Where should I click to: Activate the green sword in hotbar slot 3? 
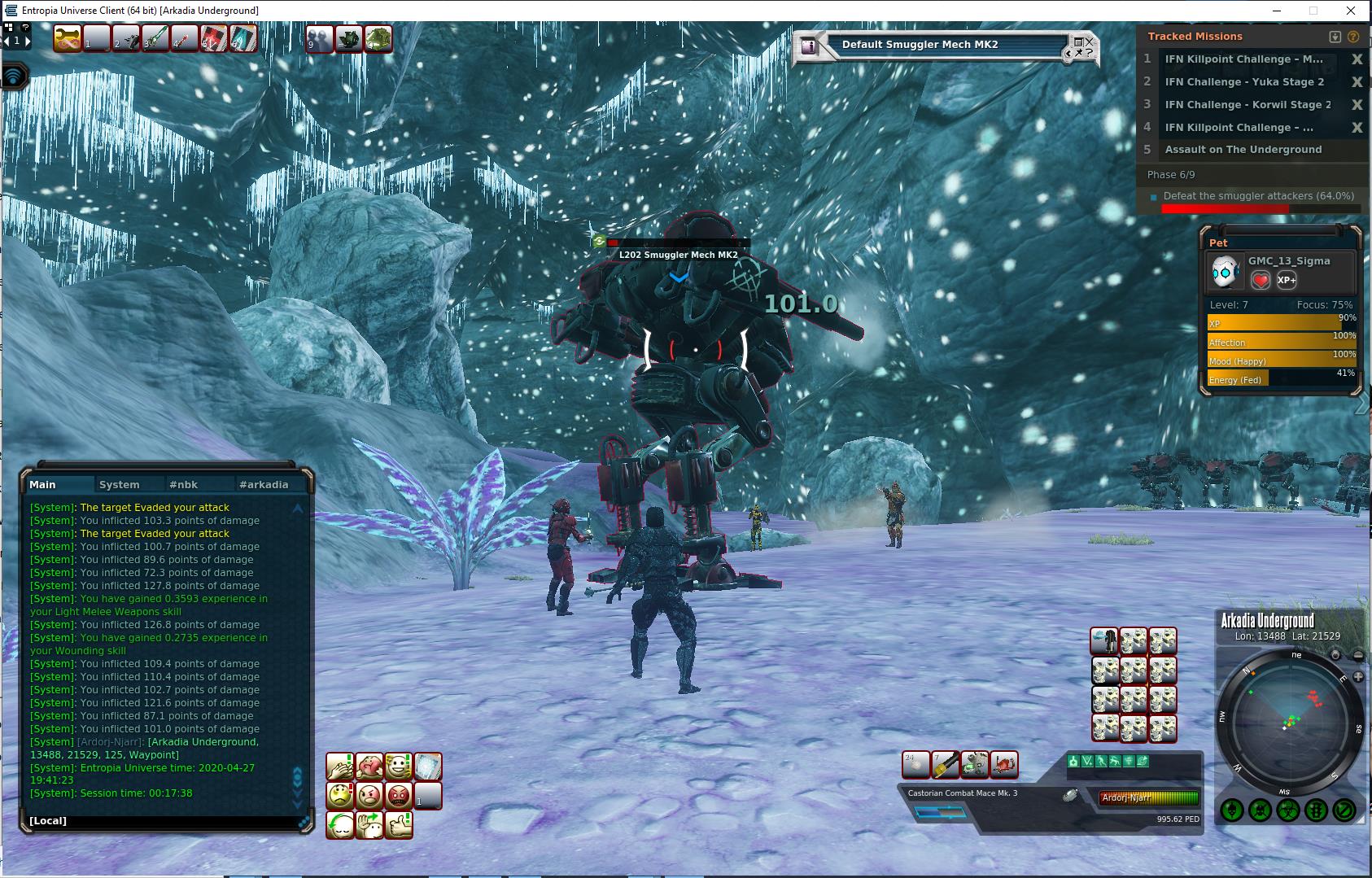(x=155, y=38)
